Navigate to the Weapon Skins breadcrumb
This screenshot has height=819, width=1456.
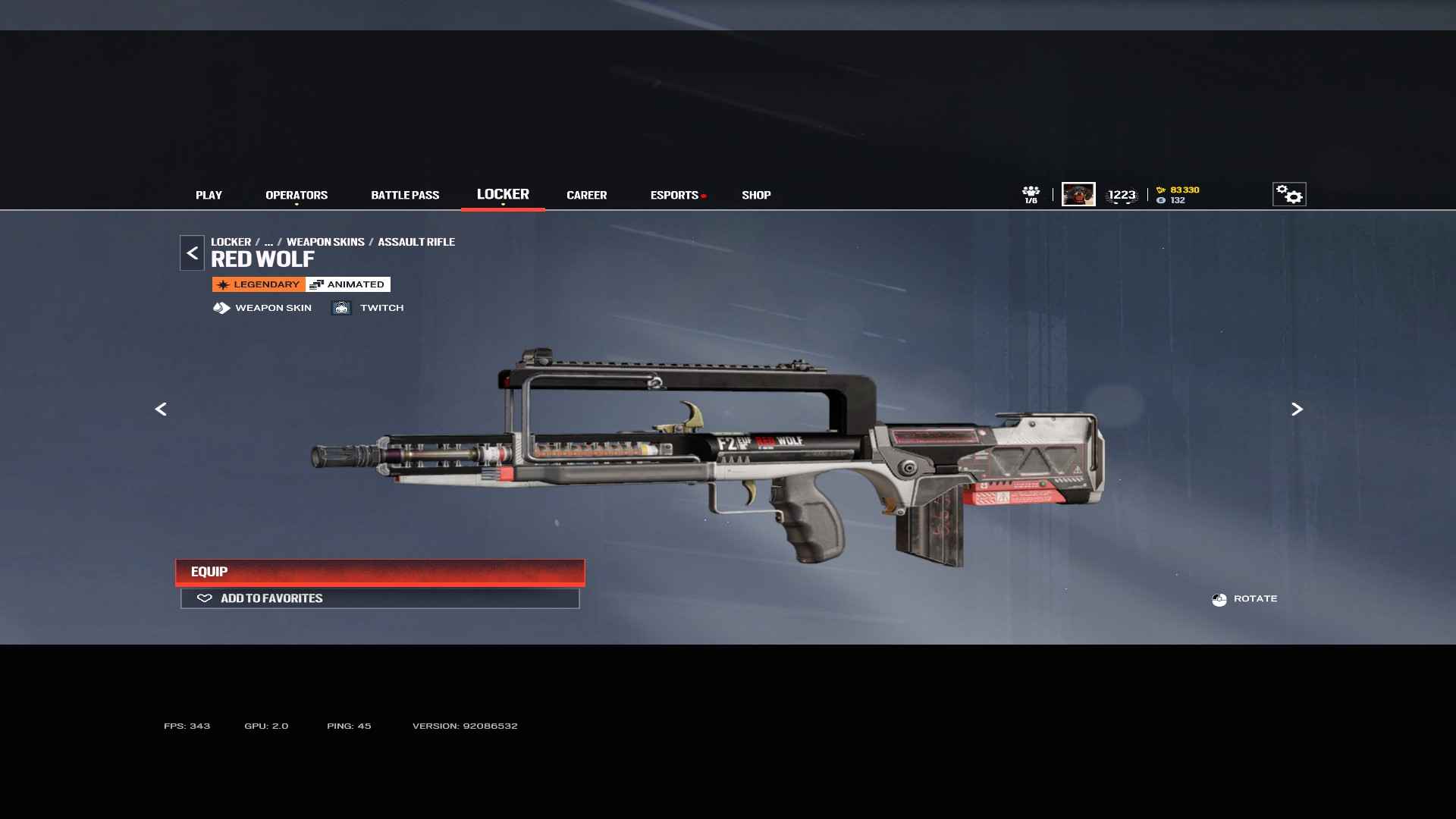tap(325, 242)
